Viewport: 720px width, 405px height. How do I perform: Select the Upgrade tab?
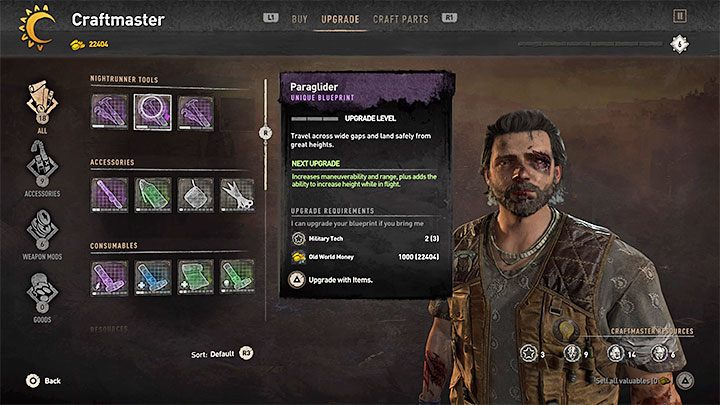tap(341, 18)
